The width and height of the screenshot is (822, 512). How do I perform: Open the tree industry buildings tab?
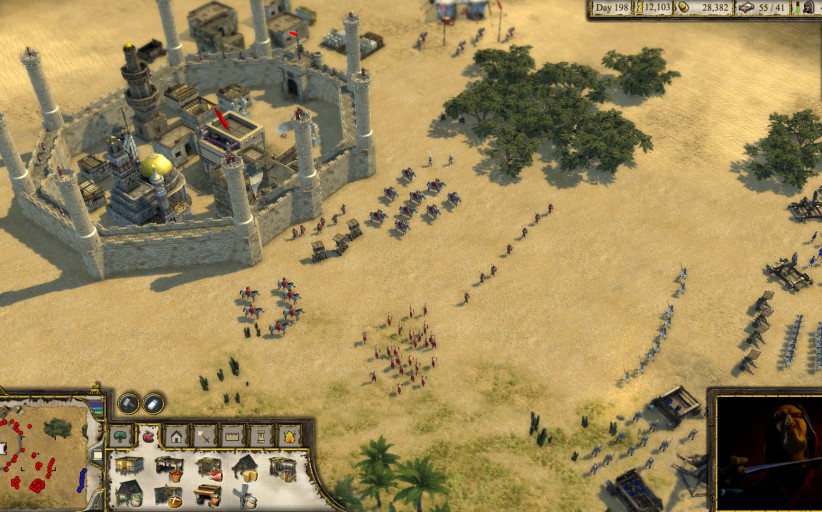coord(121,436)
